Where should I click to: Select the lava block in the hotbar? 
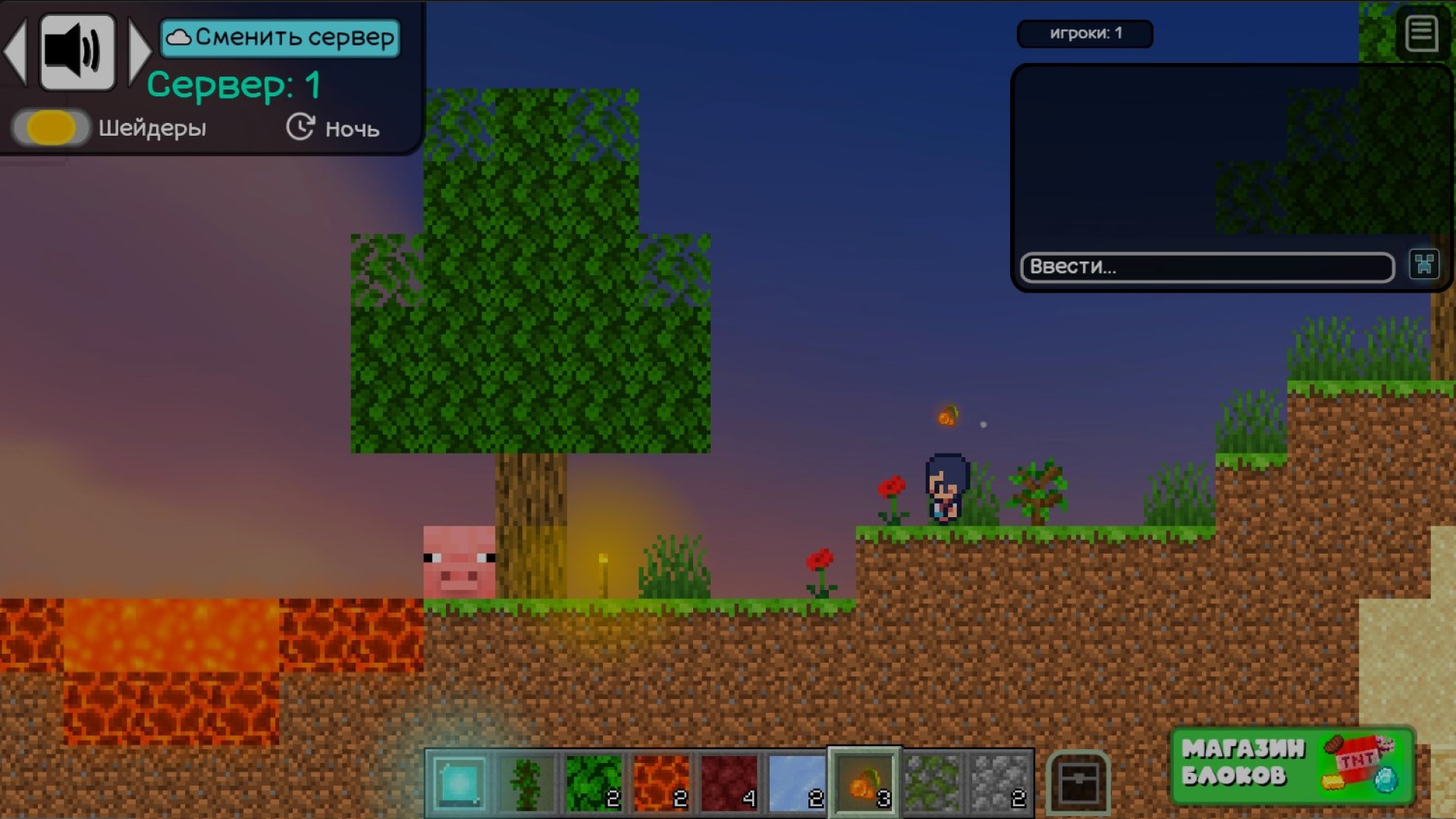[x=661, y=782]
